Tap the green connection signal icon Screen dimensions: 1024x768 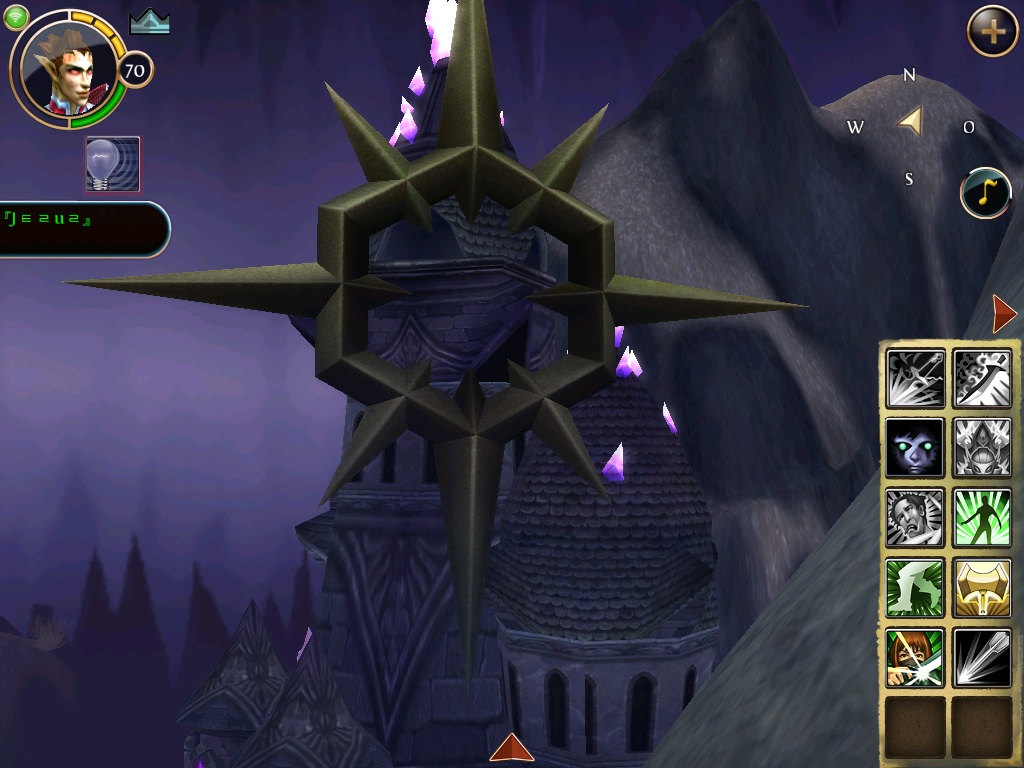[17, 17]
